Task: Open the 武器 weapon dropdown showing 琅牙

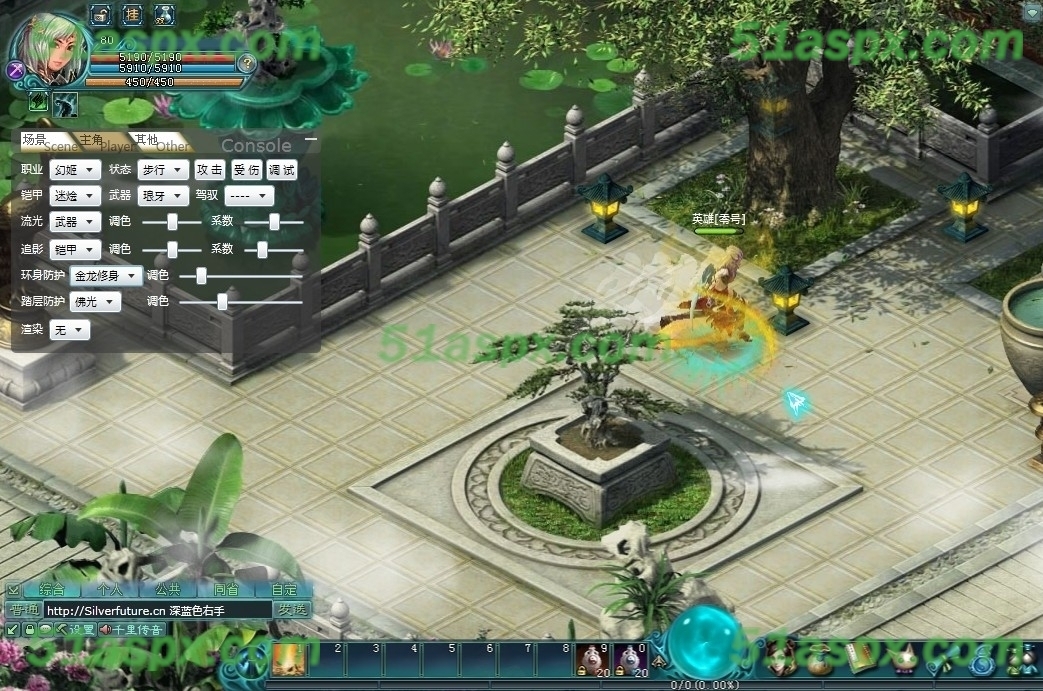Action: (x=162, y=196)
